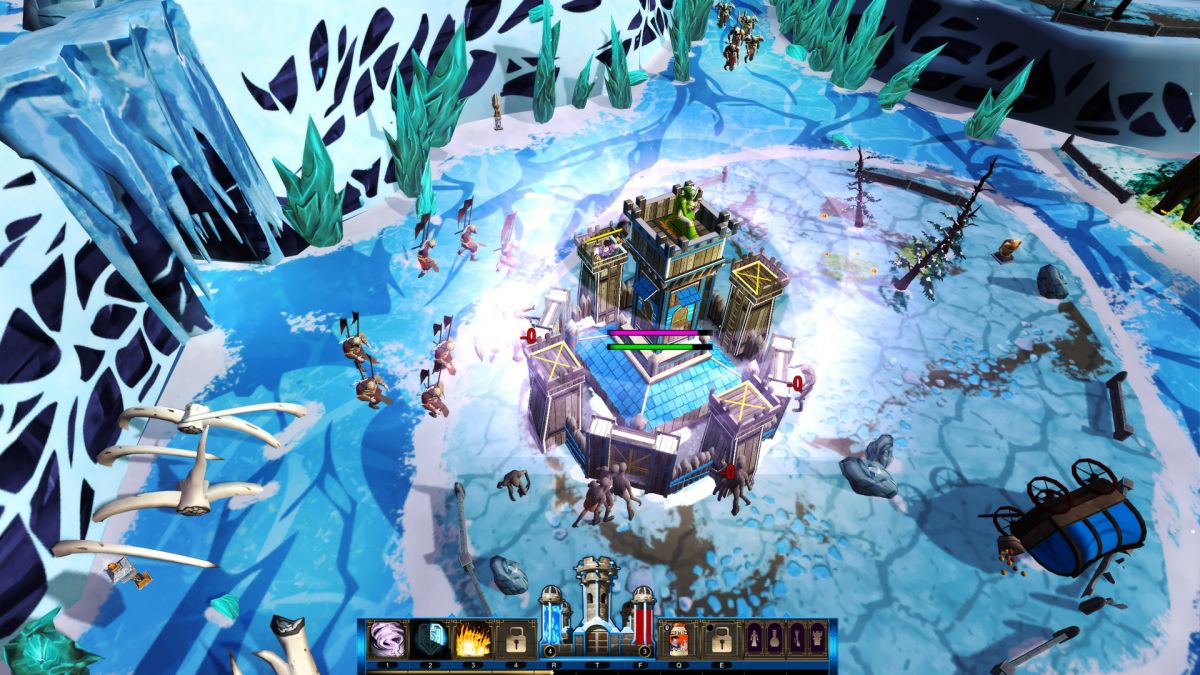The width and height of the screenshot is (1200, 675).
Task: Cast the blue shield ability
Action: (x=429, y=638)
